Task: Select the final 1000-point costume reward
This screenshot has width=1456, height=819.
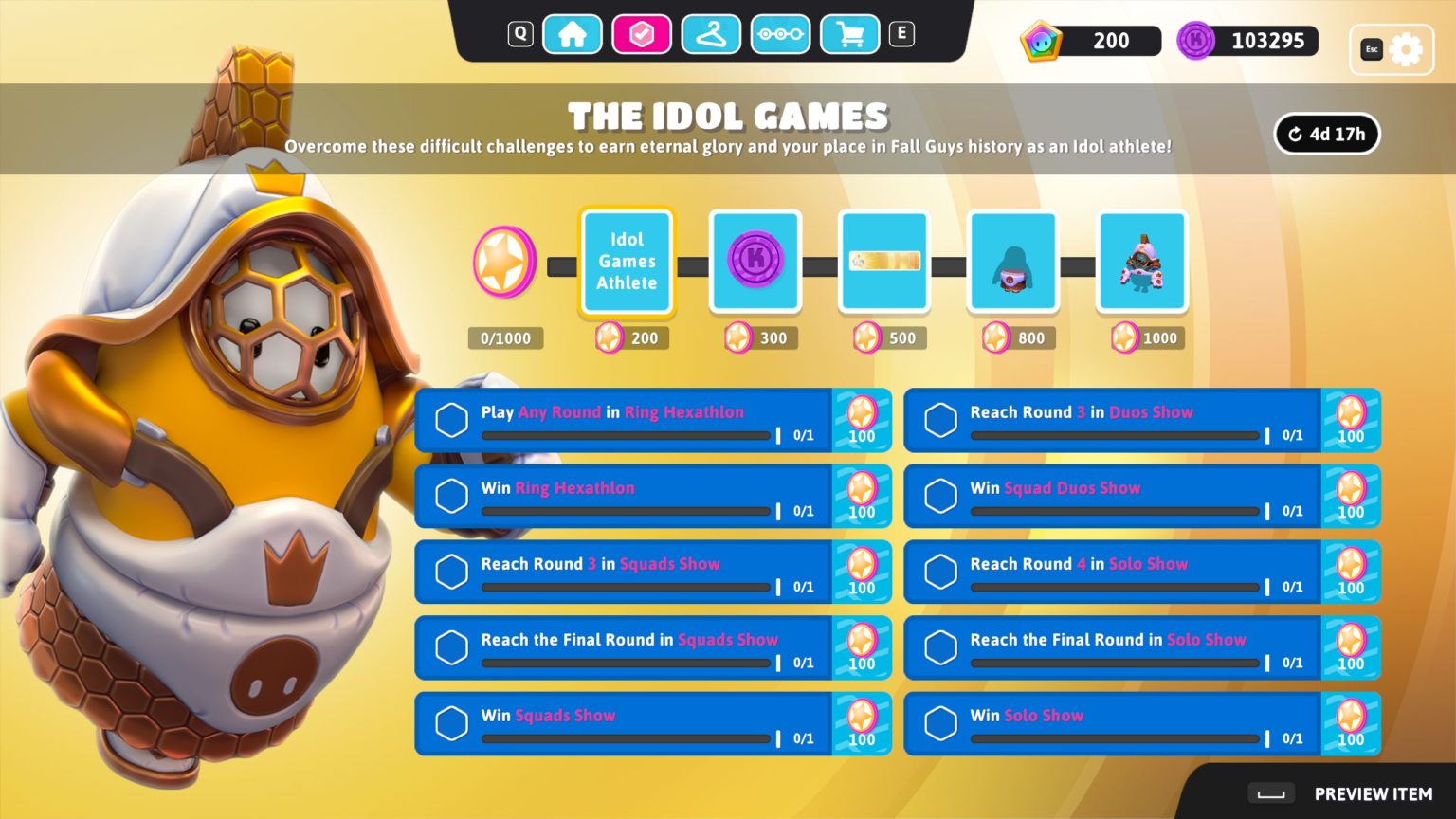Action: (x=1141, y=262)
